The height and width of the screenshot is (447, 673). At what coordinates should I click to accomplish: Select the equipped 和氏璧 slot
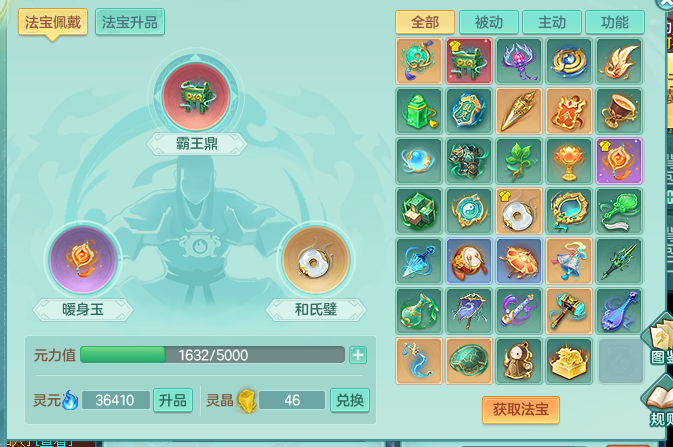315,259
